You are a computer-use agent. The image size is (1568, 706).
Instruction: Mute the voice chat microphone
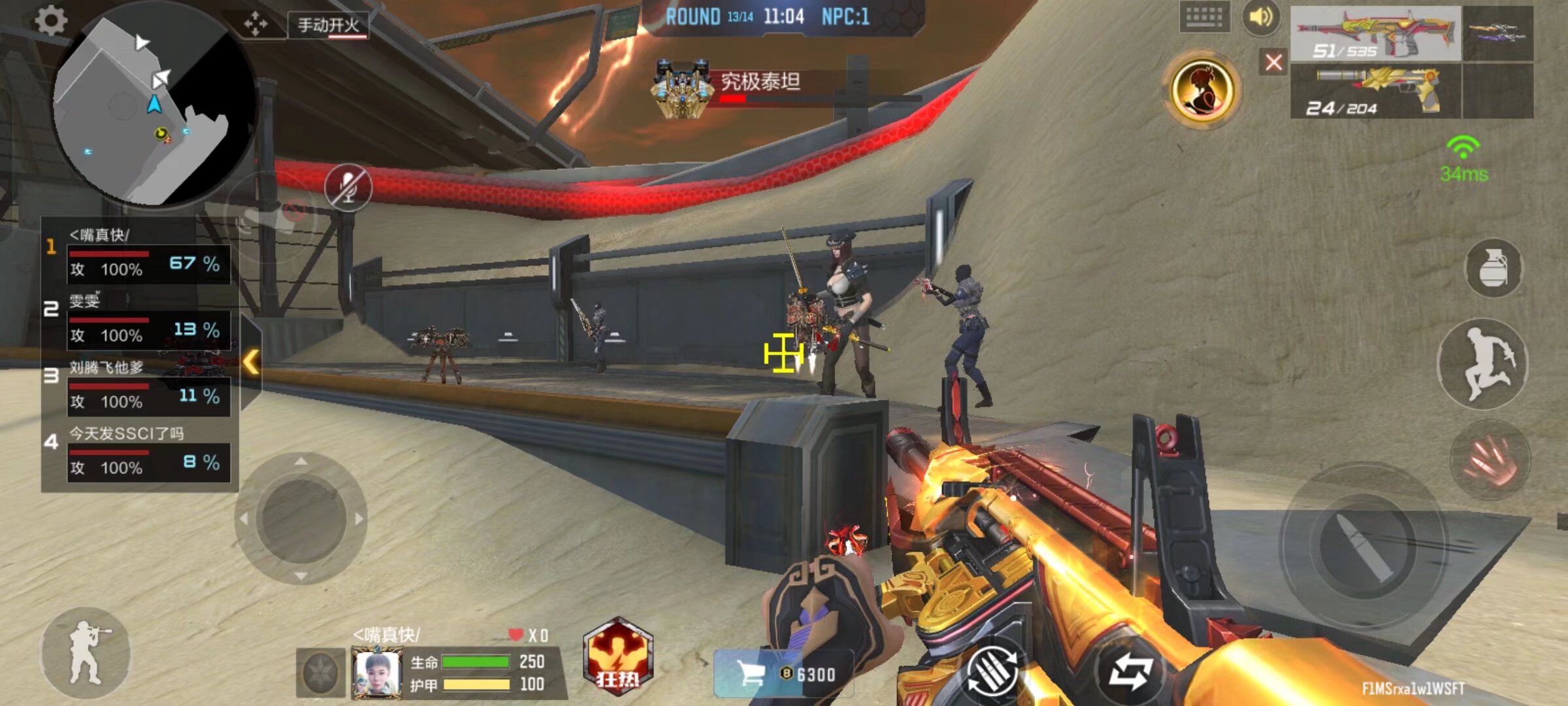pyautogui.click(x=348, y=186)
